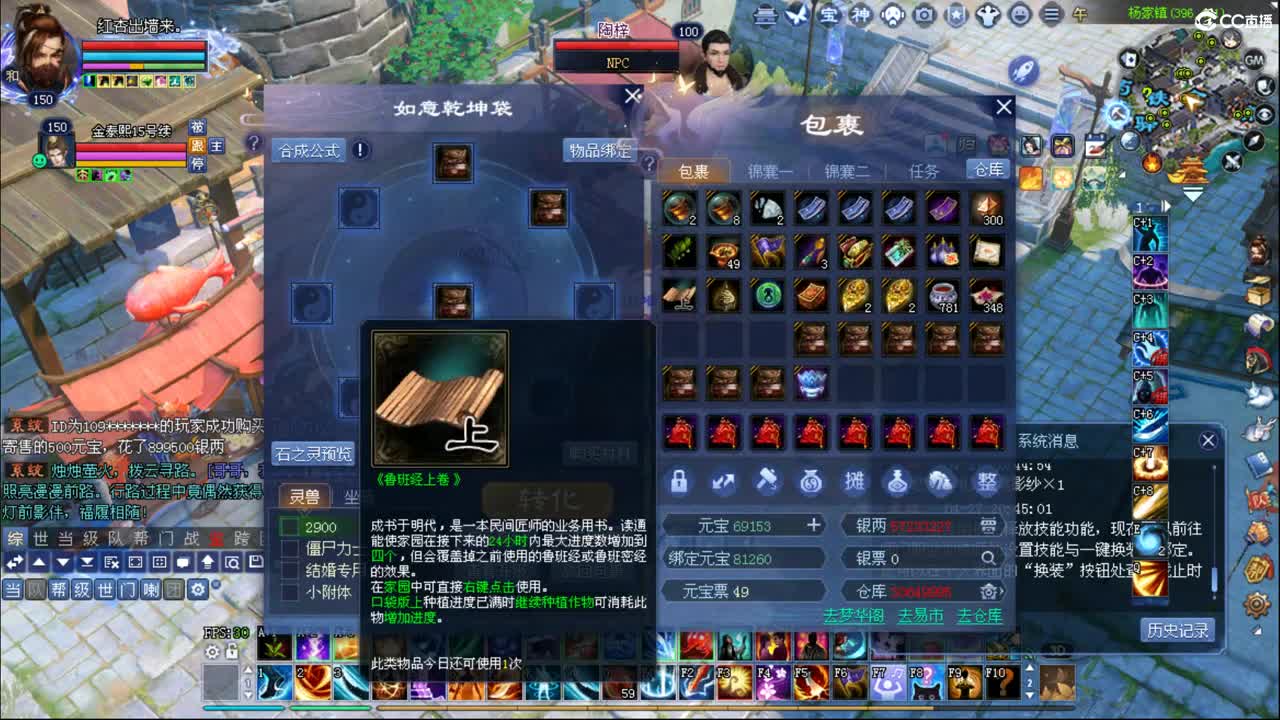Image resolution: width=1280 pixels, height=720 pixels.
Task: Select the lock icon in the bag panel
Action: (x=678, y=483)
